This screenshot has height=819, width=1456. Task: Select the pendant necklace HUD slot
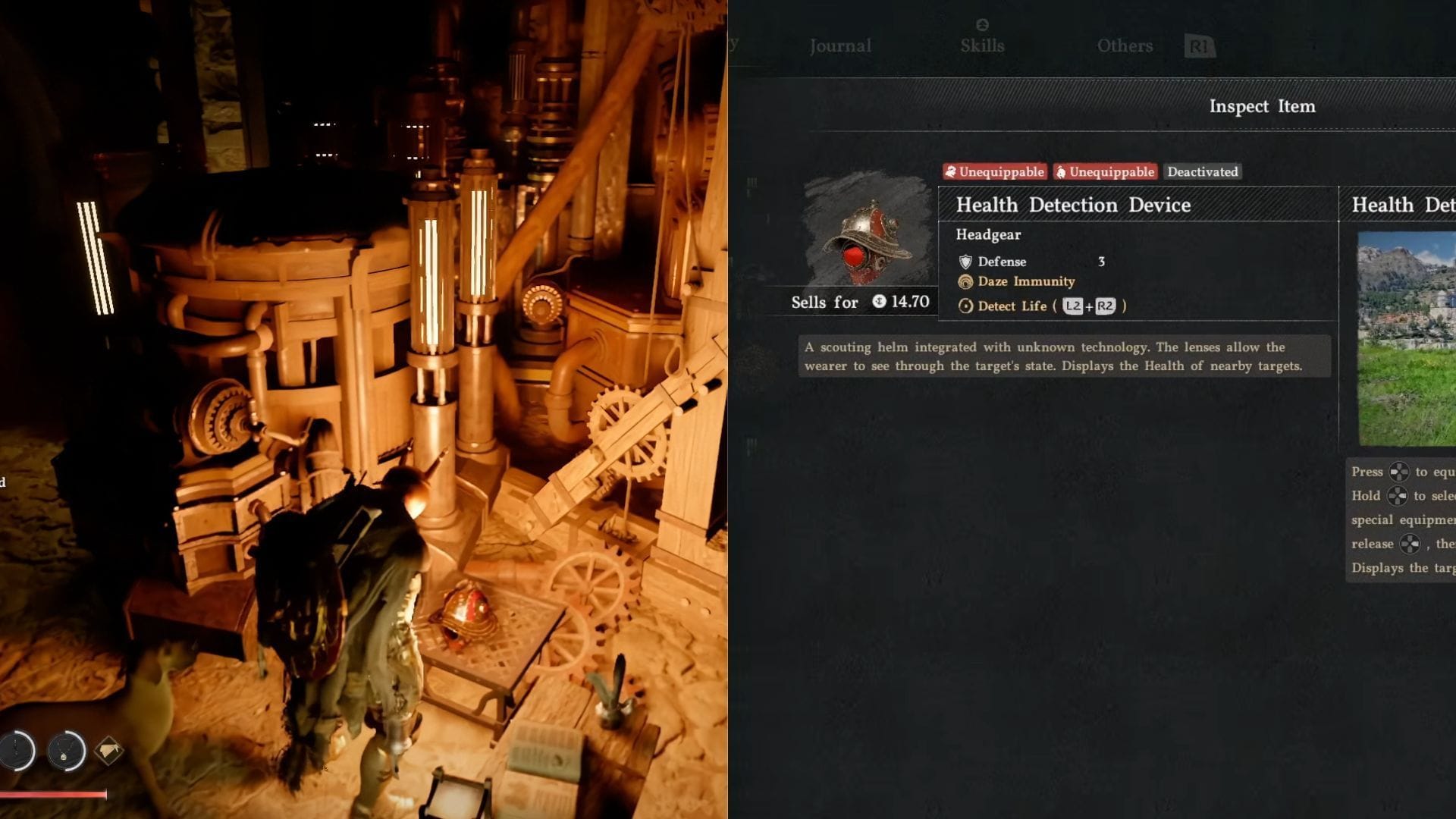(66, 751)
